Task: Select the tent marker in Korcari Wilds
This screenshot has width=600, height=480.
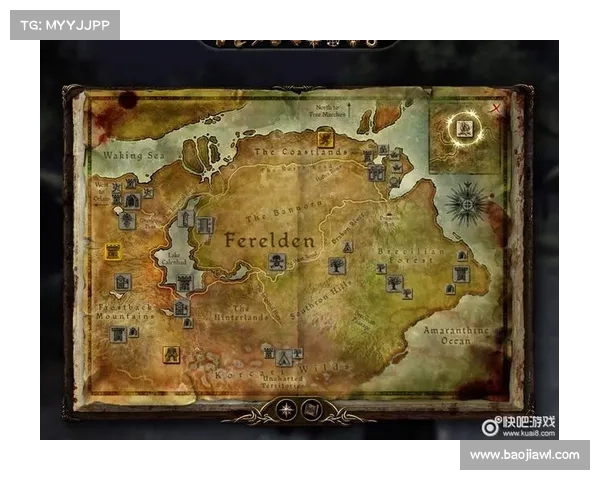Action: coord(285,356)
